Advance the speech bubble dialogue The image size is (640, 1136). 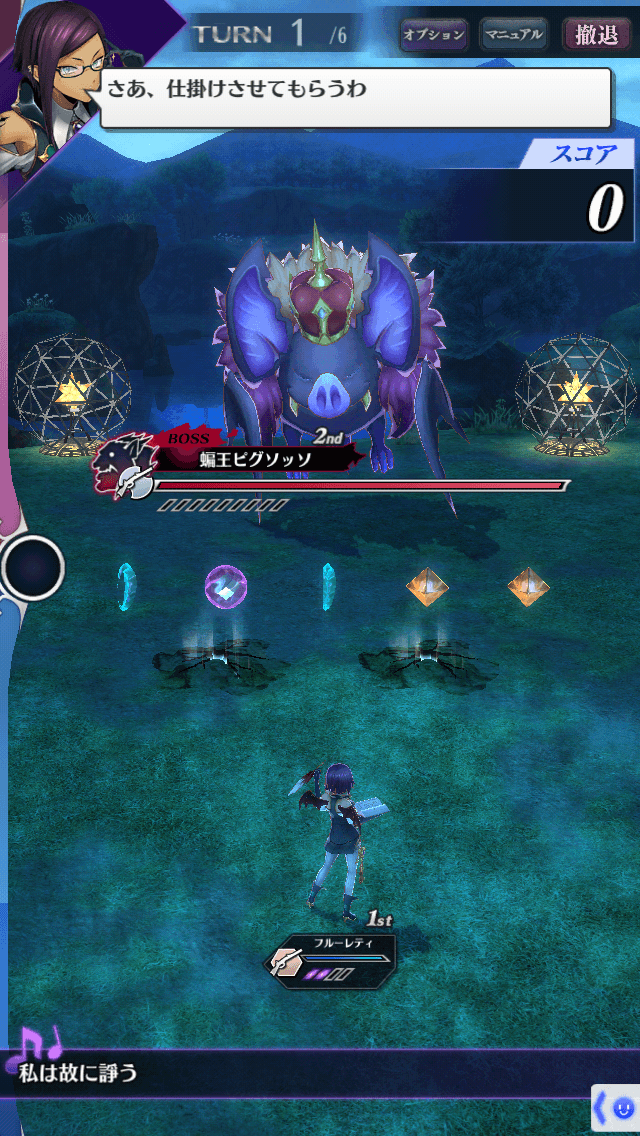(x=355, y=97)
